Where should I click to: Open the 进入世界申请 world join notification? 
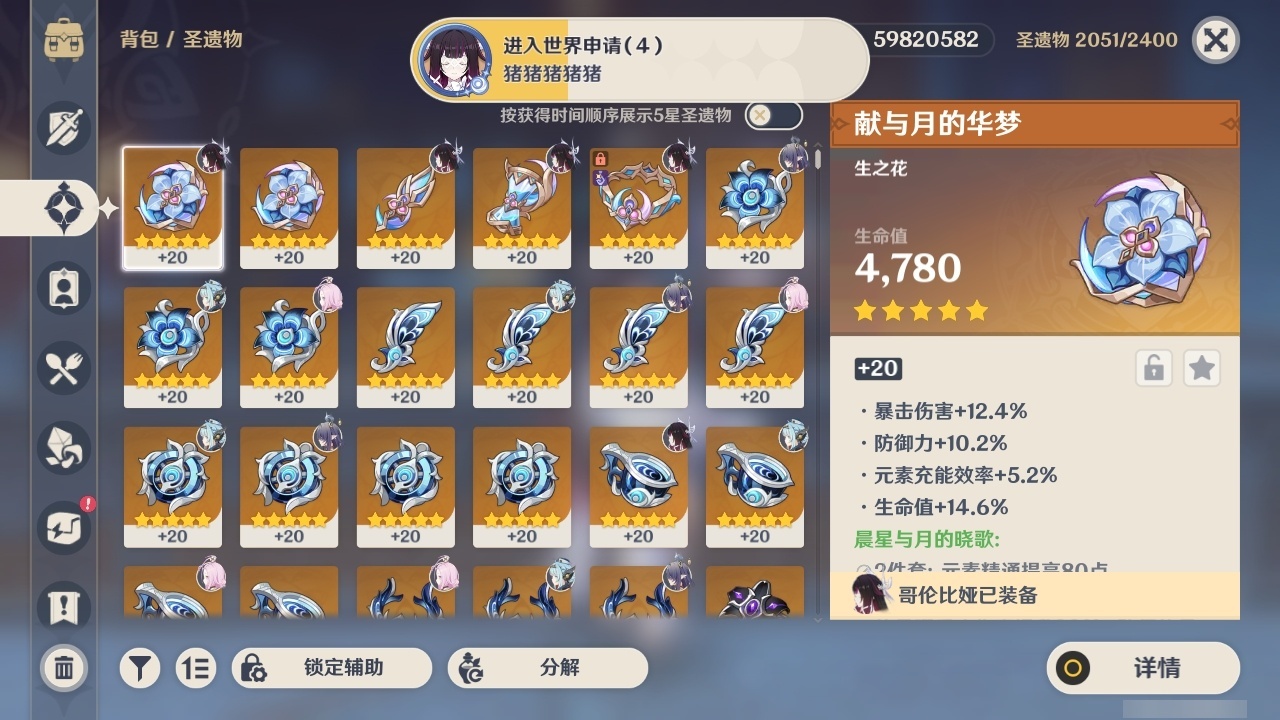click(x=640, y=58)
